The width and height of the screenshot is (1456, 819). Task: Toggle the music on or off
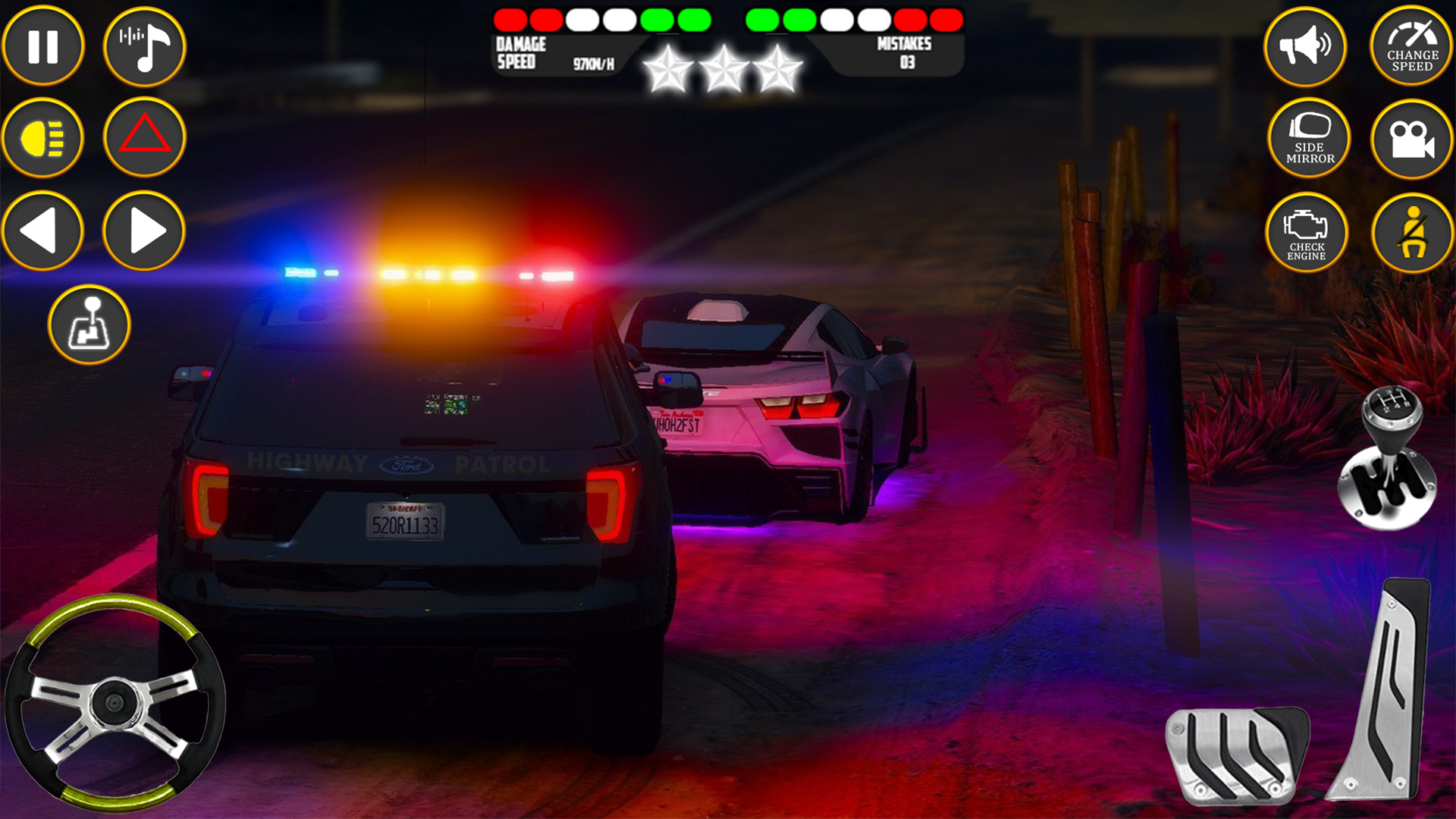point(144,45)
